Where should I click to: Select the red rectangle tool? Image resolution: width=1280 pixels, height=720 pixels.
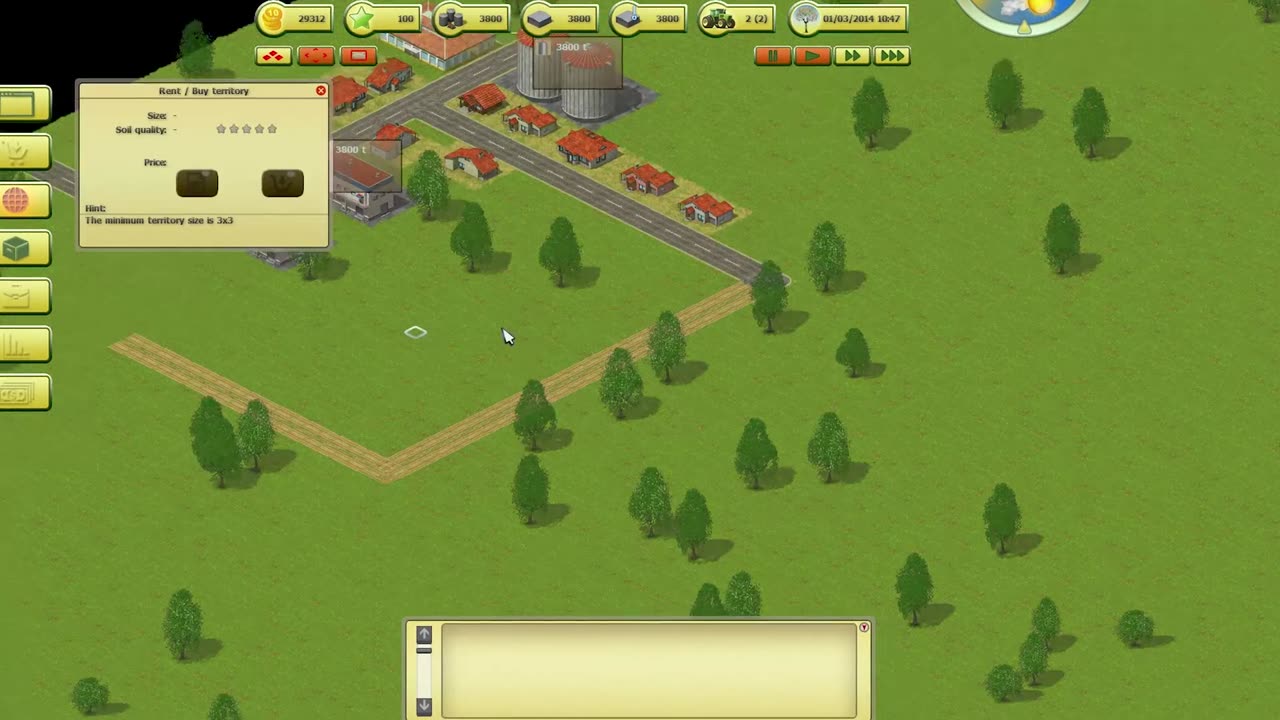click(358, 56)
